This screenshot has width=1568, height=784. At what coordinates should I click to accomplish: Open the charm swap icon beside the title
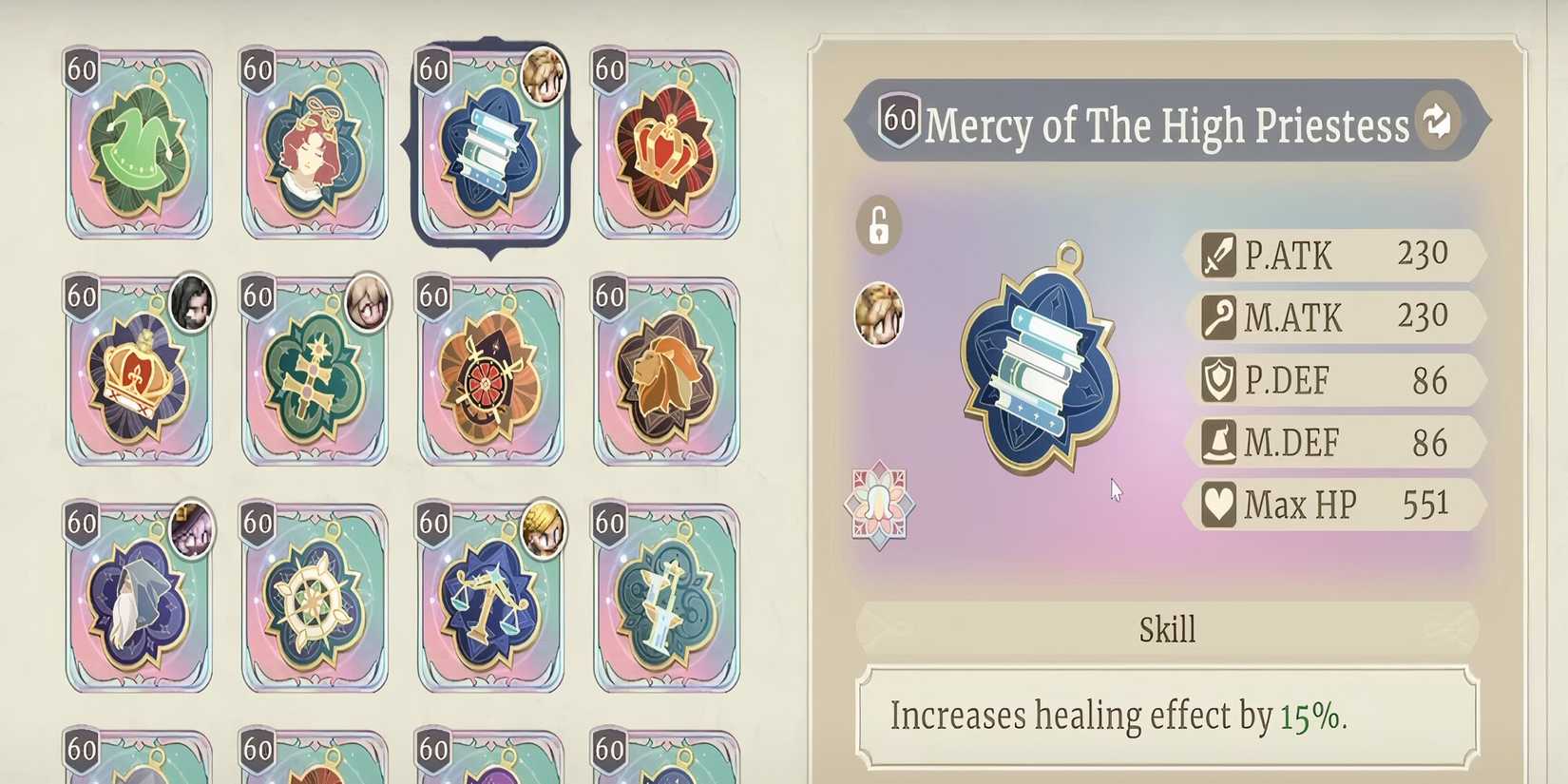[1435, 122]
